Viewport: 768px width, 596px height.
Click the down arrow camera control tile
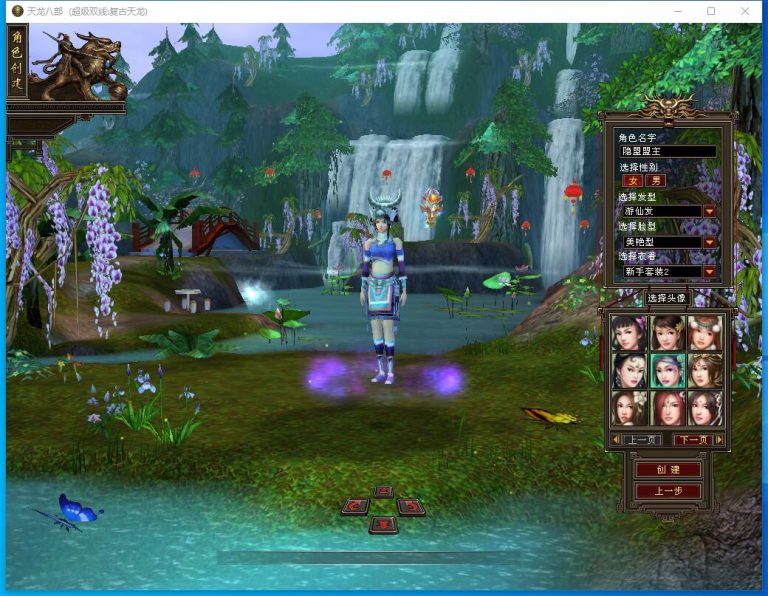point(383,524)
